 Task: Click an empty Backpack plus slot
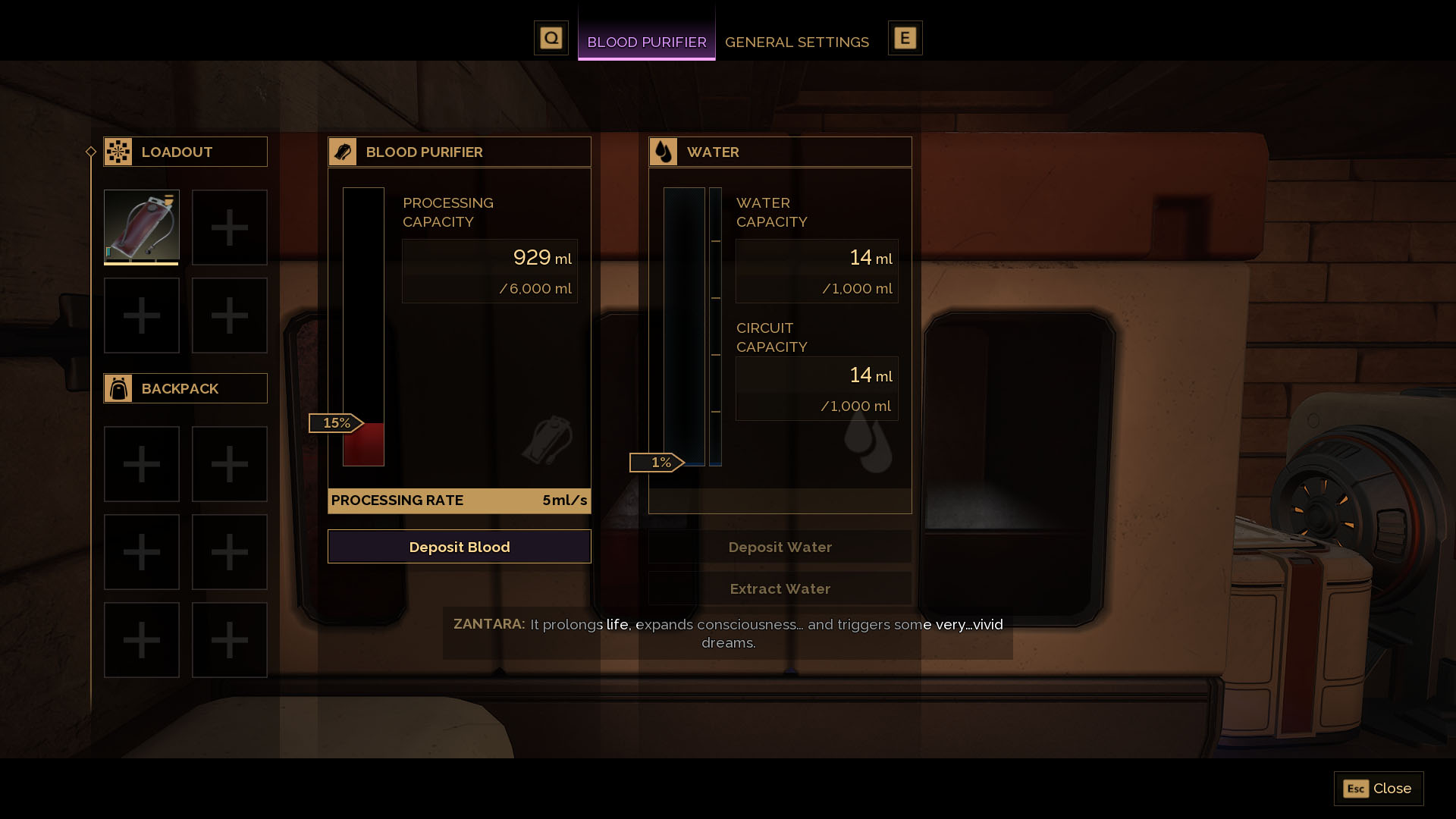pos(141,463)
